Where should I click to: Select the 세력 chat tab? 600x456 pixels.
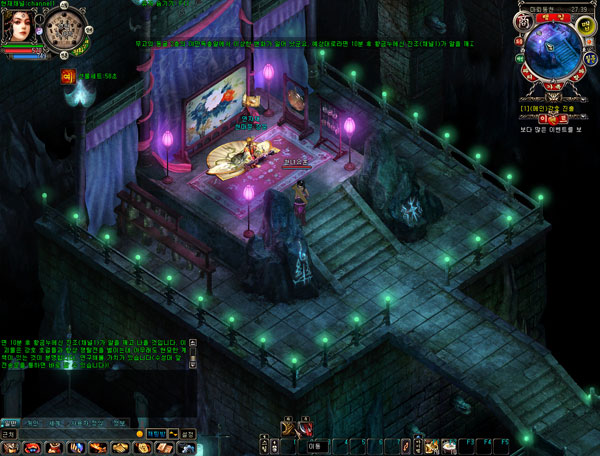pos(56,422)
